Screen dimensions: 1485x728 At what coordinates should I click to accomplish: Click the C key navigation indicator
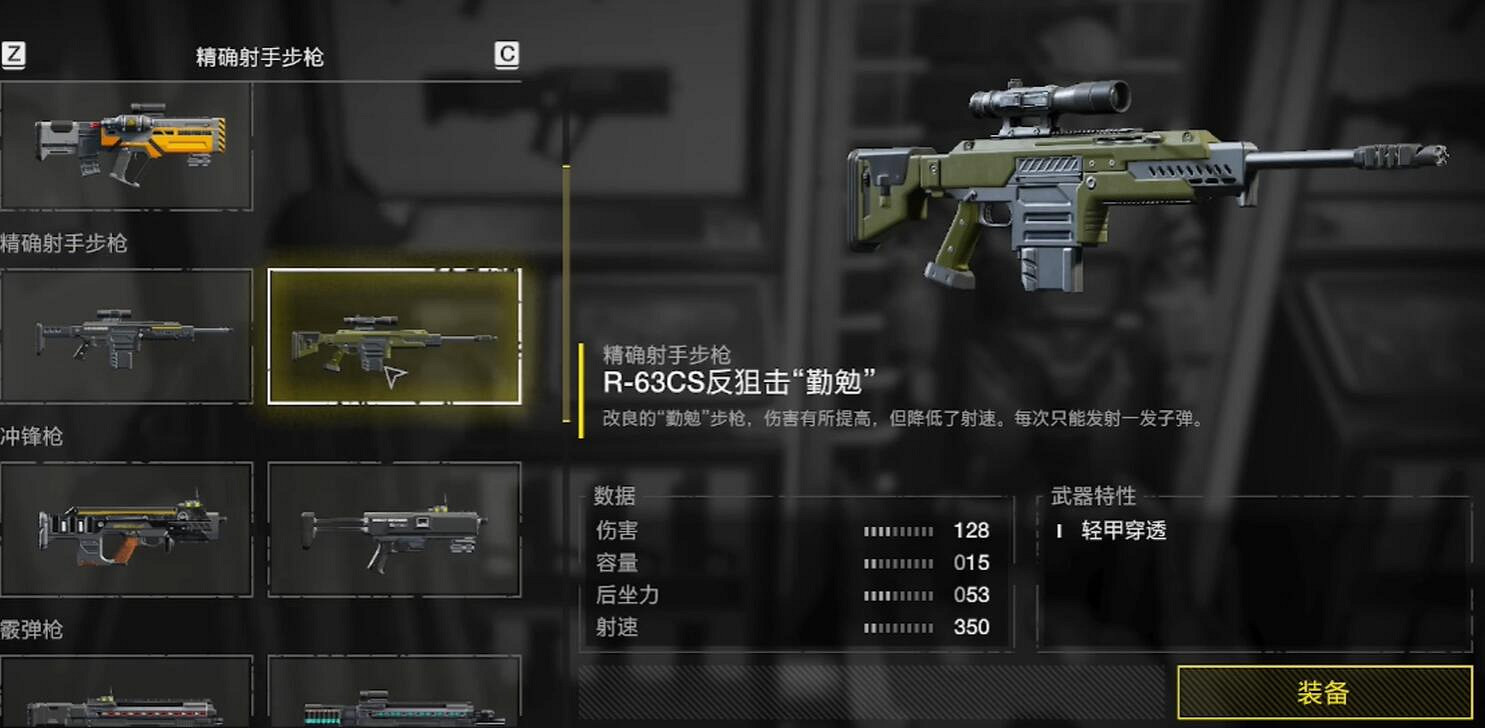tap(507, 55)
